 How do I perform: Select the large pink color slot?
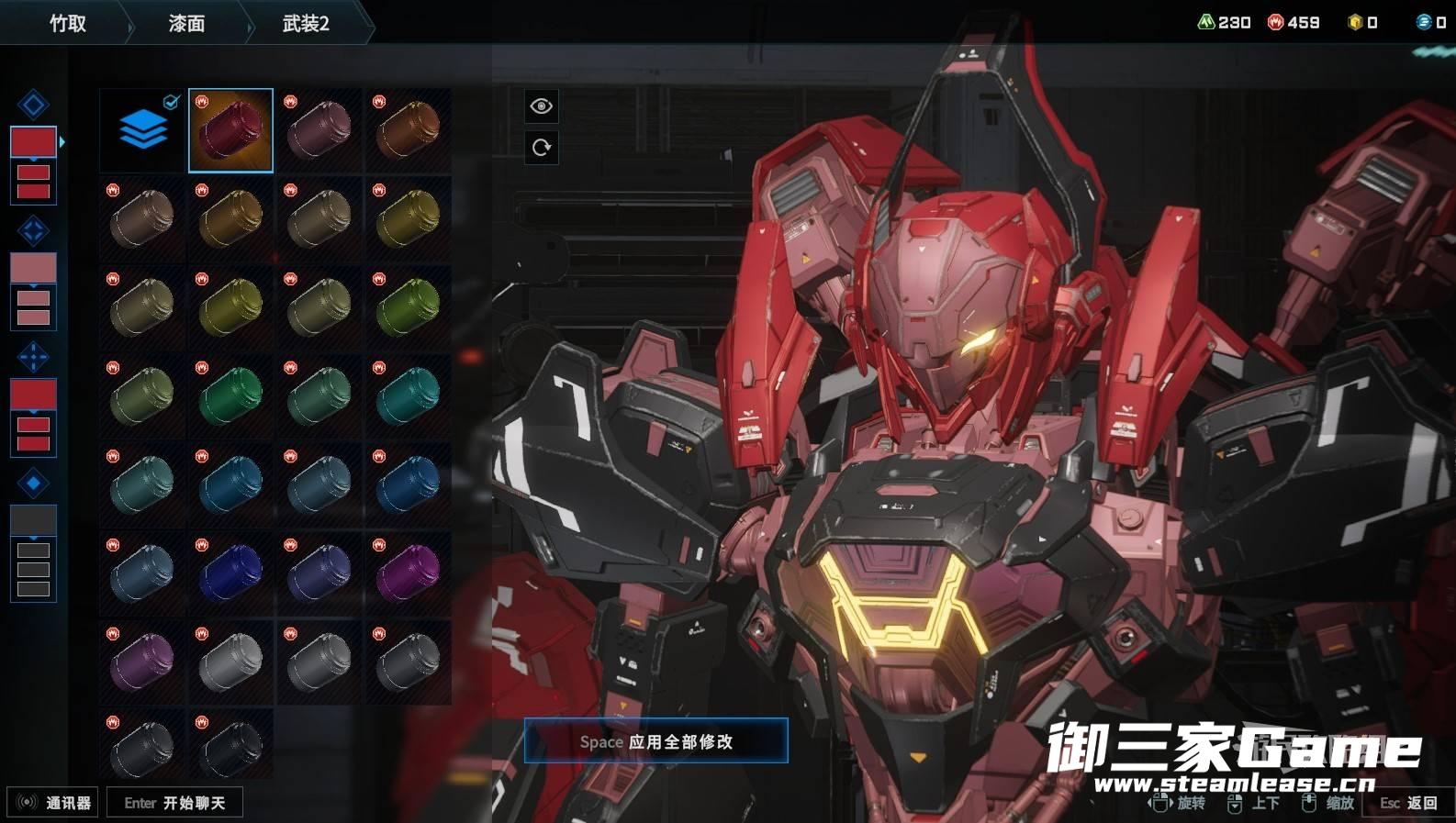tap(33, 268)
